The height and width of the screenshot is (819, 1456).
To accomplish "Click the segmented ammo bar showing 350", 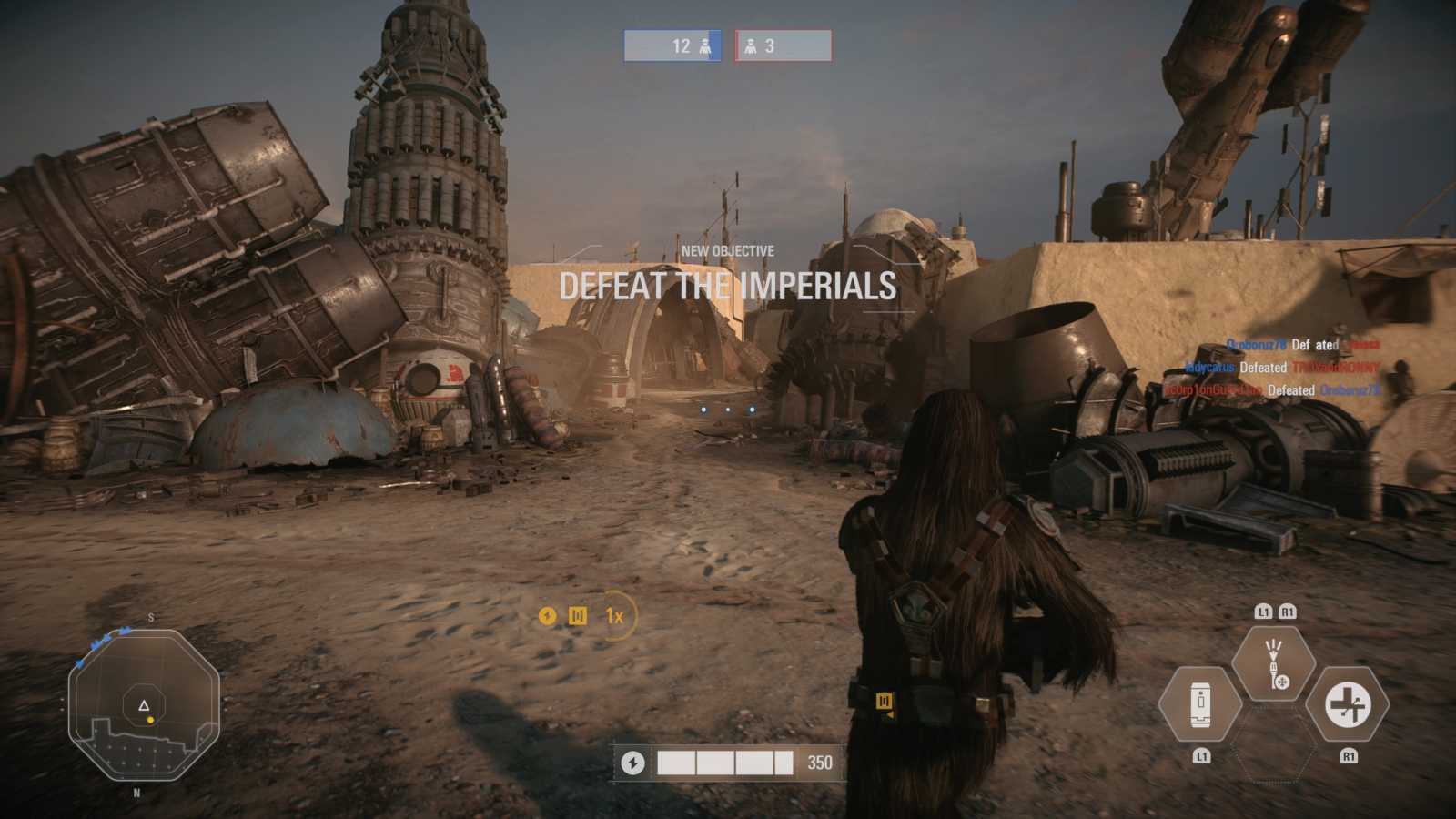I will [x=728, y=761].
